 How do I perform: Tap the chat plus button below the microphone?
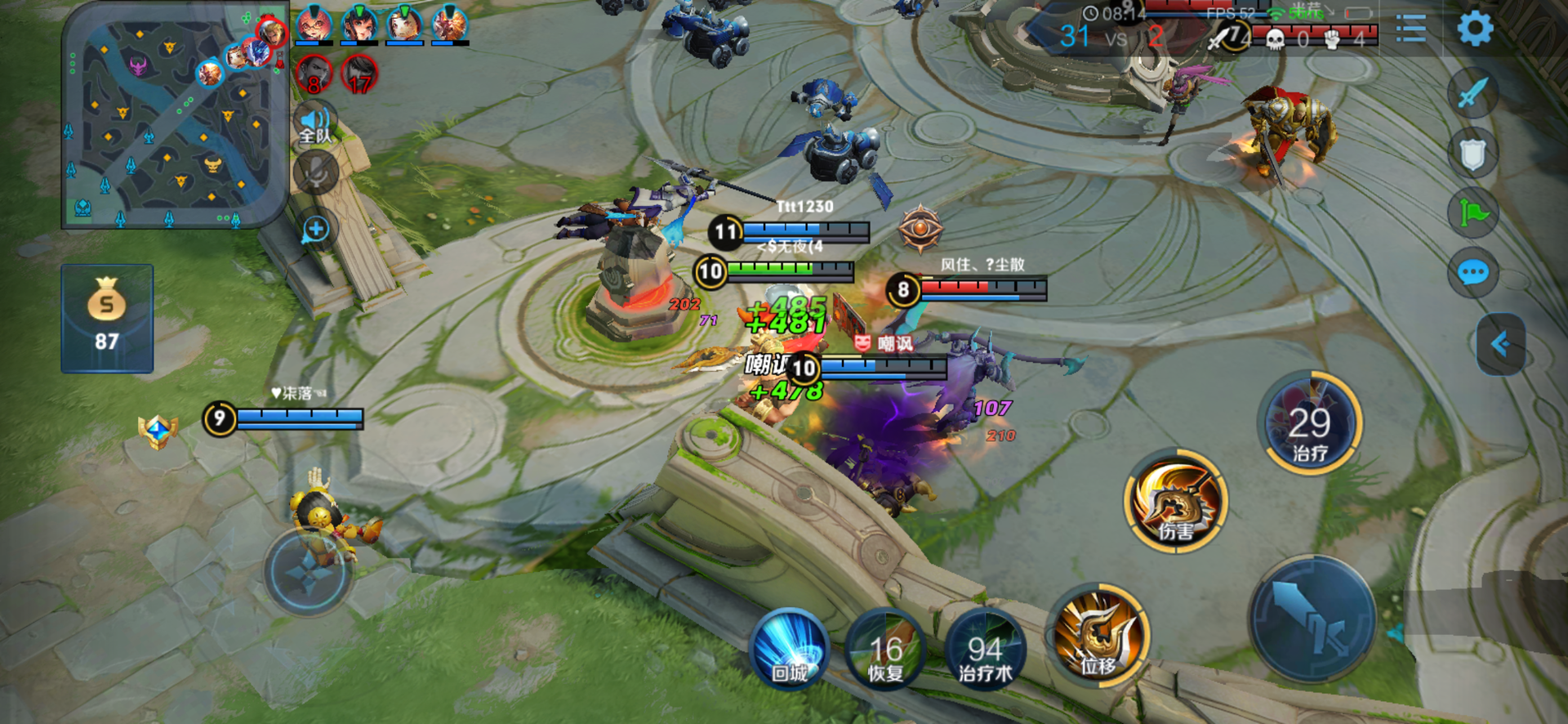tap(316, 230)
